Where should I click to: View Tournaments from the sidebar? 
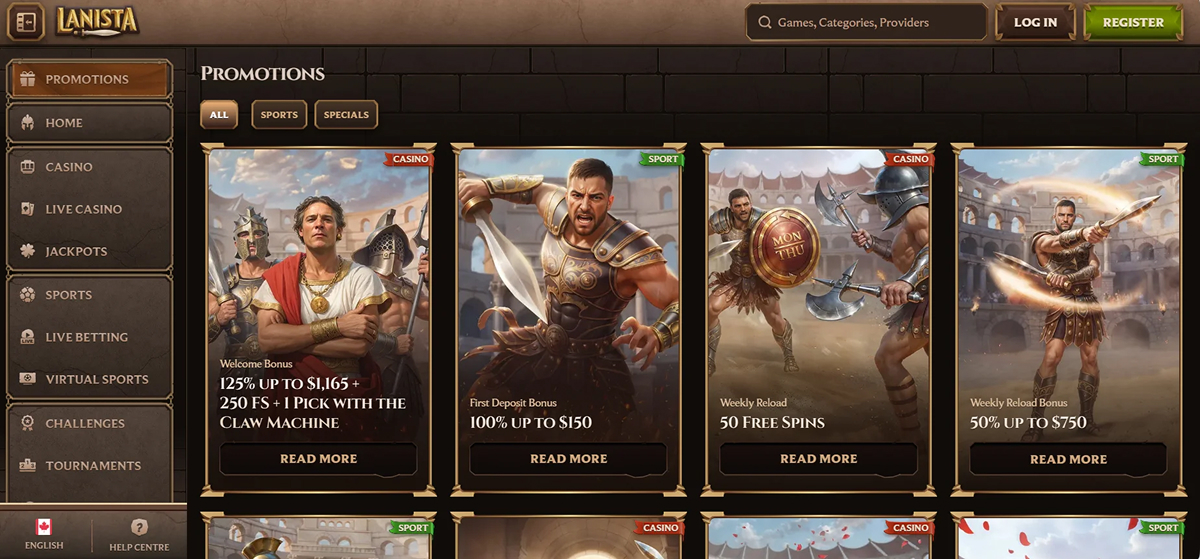89,465
